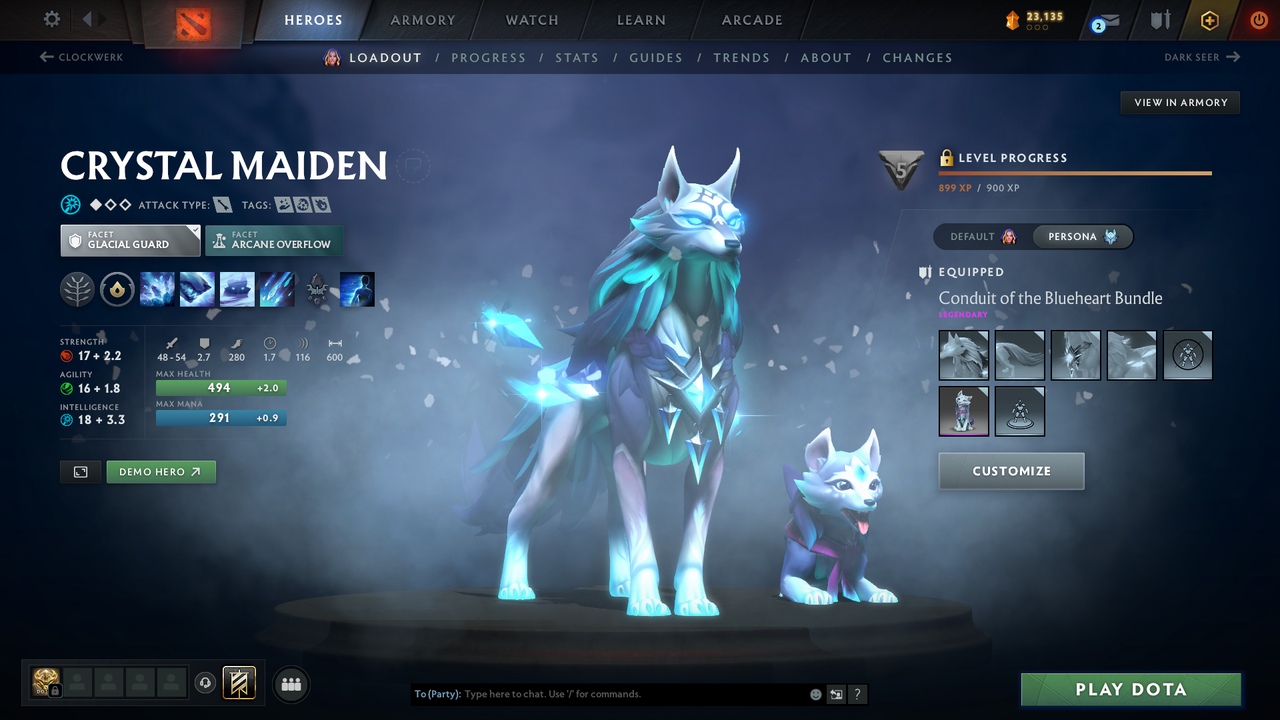This screenshot has height=720, width=1280.
Task: Open the talent tree icon
Action: coord(77,289)
